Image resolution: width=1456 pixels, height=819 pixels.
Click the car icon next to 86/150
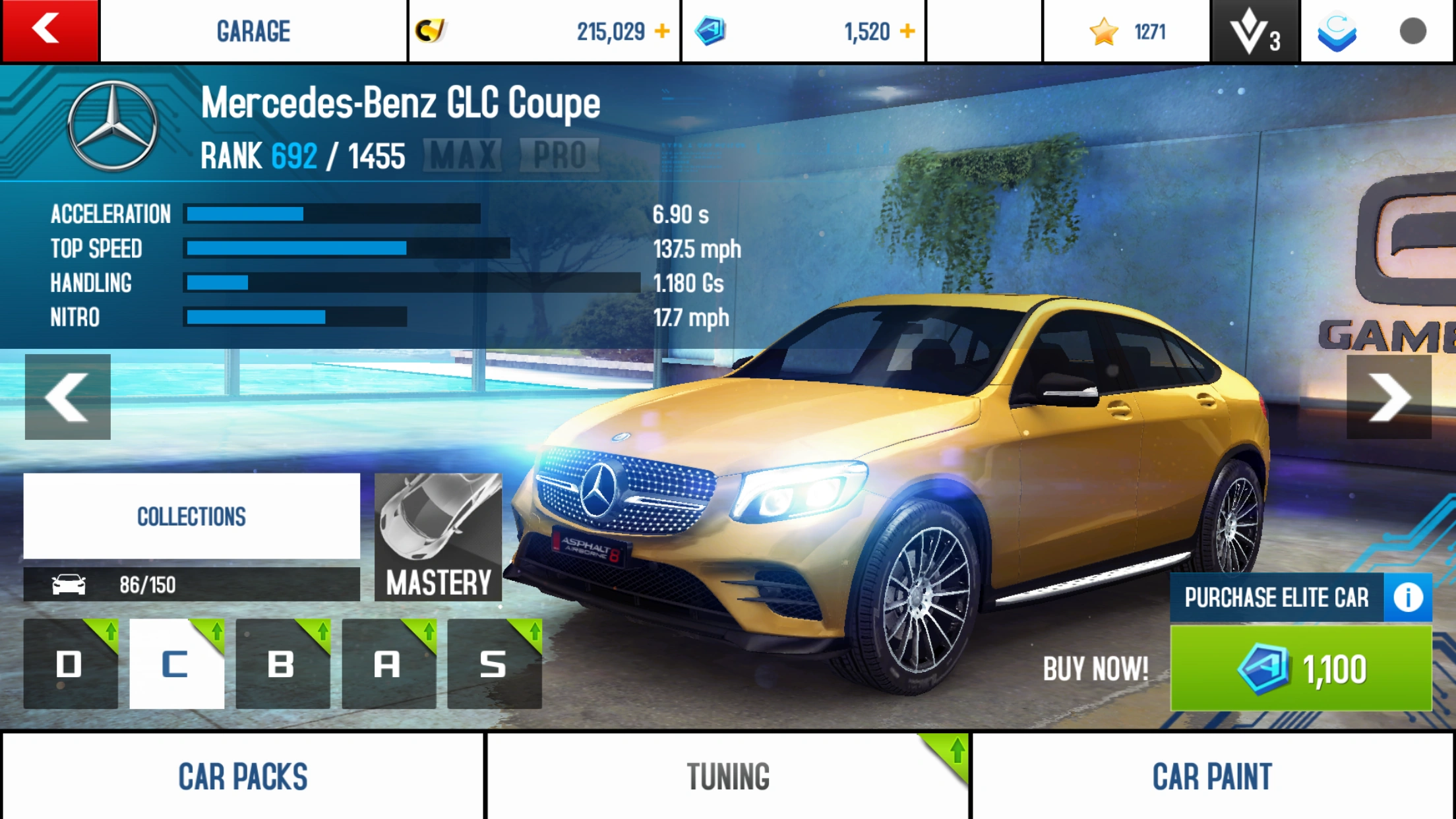click(x=69, y=583)
